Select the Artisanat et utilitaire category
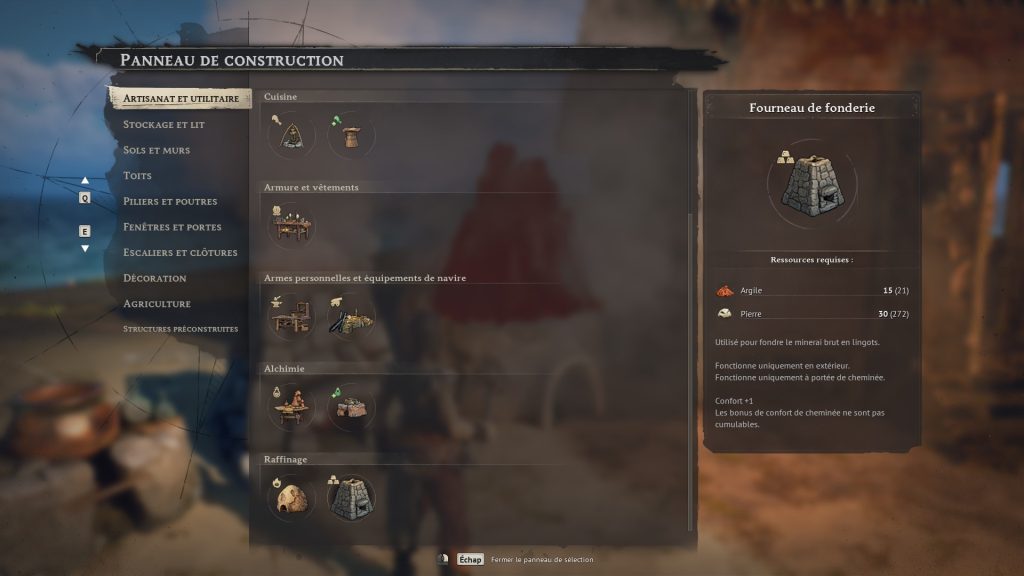The height and width of the screenshot is (576, 1024). click(180, 99)
